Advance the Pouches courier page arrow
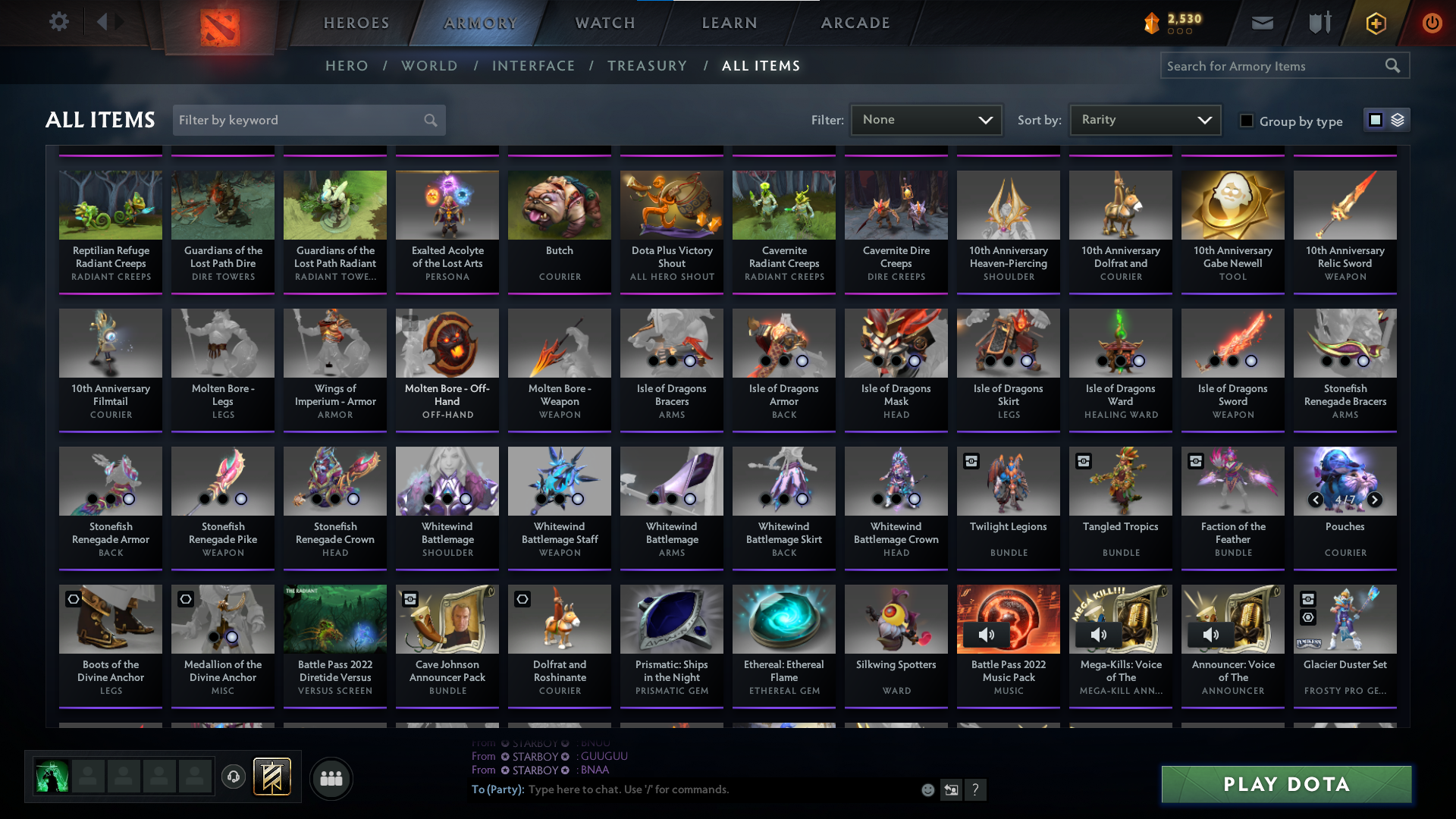 pyautogui.click(x=1373, y=500)
